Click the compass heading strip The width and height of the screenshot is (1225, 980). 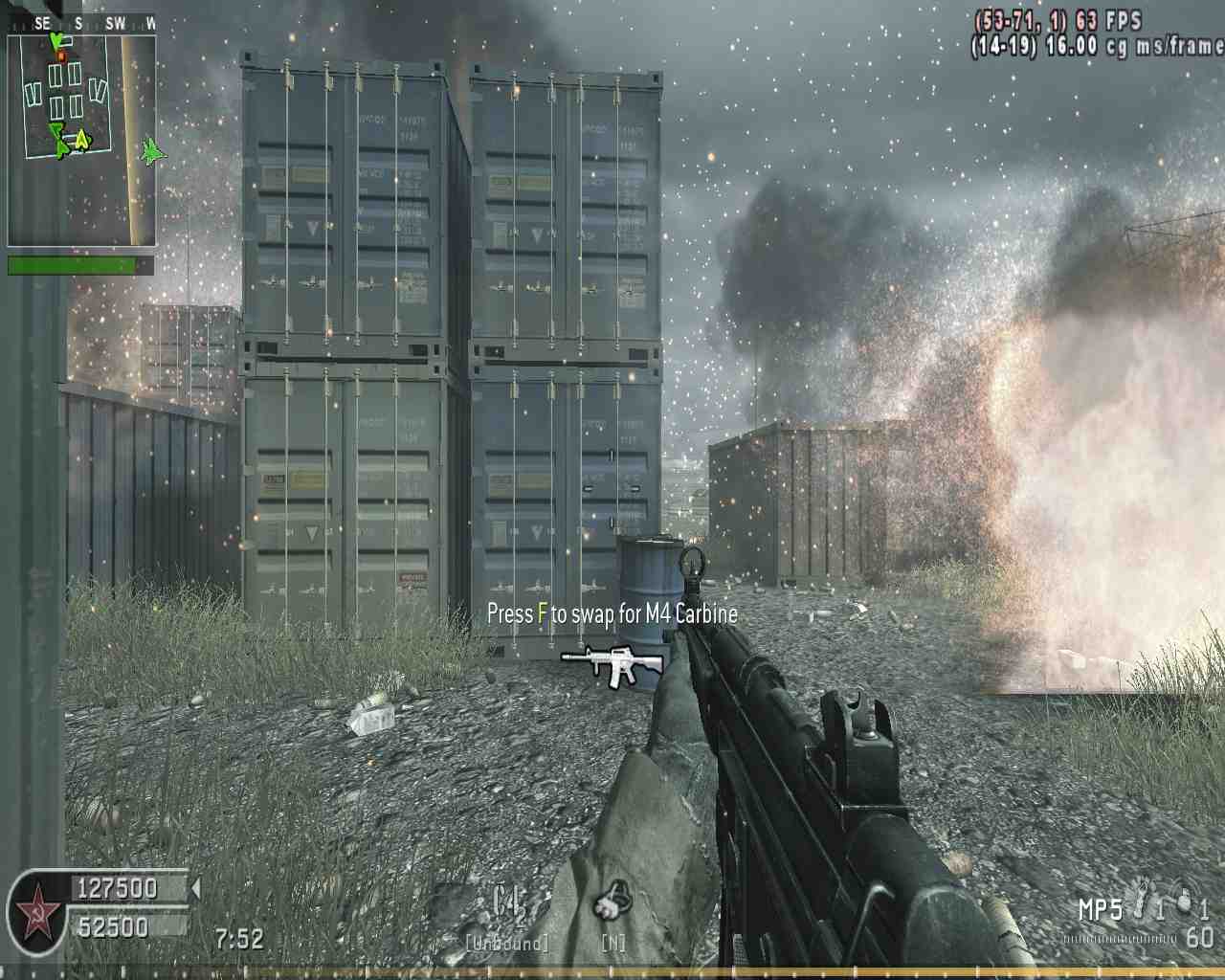click(x=81, y=24)
